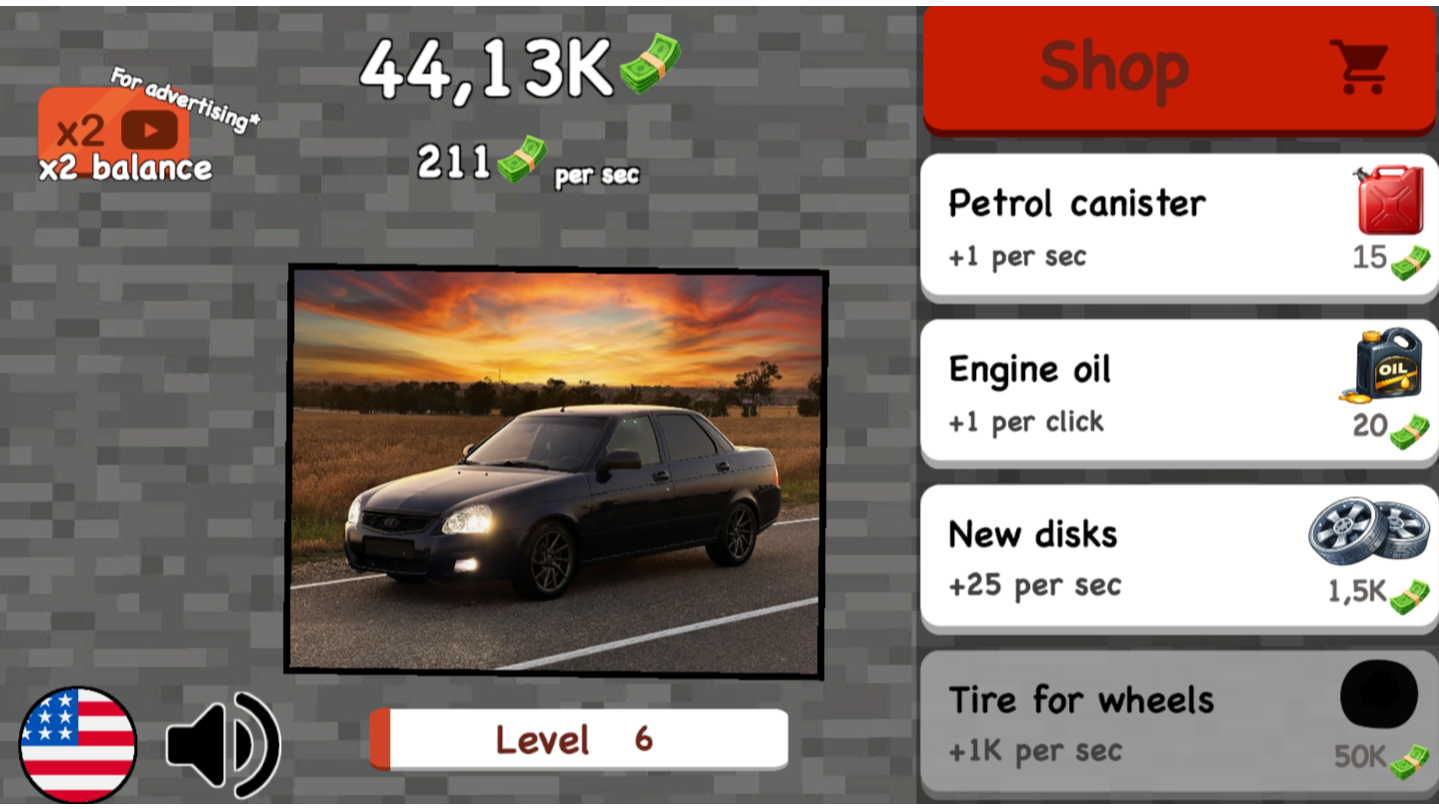
Task: Click the Level 6 progress bar
Action: 580,740
